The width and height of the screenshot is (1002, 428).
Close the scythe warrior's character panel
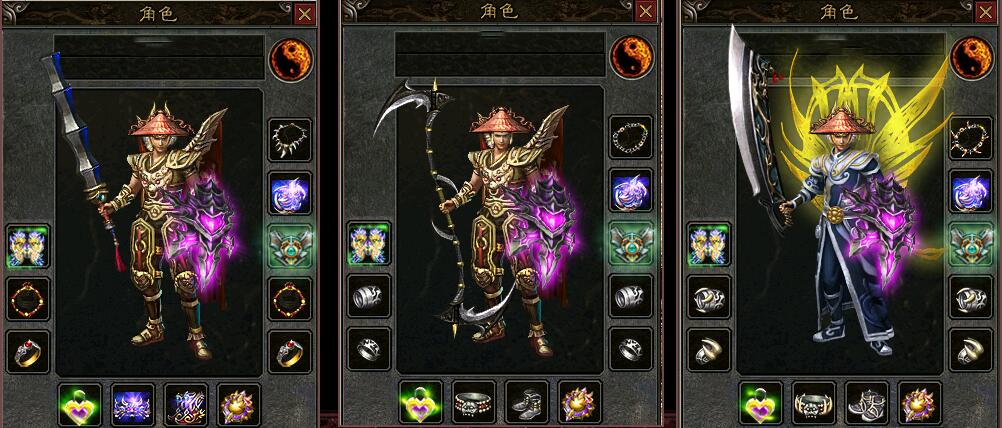click(x=646, y=14)
